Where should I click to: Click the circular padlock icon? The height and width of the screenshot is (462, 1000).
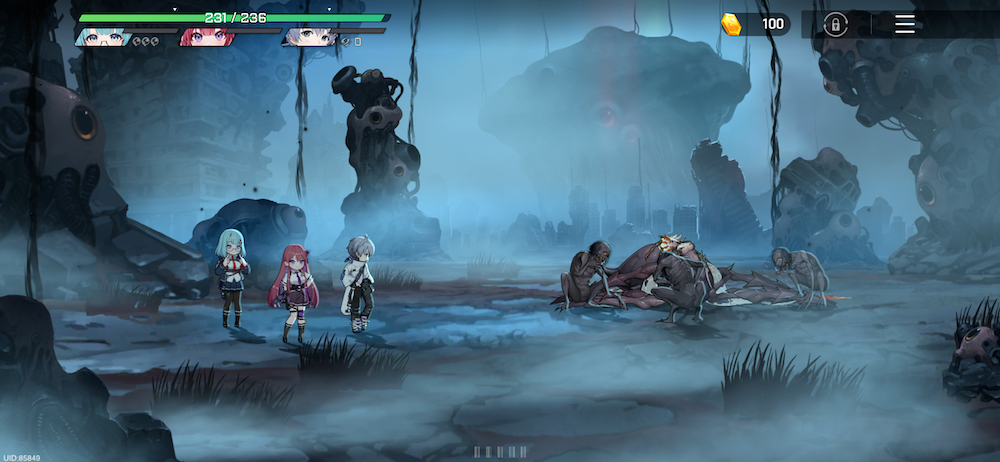click(x=835, y=24)
